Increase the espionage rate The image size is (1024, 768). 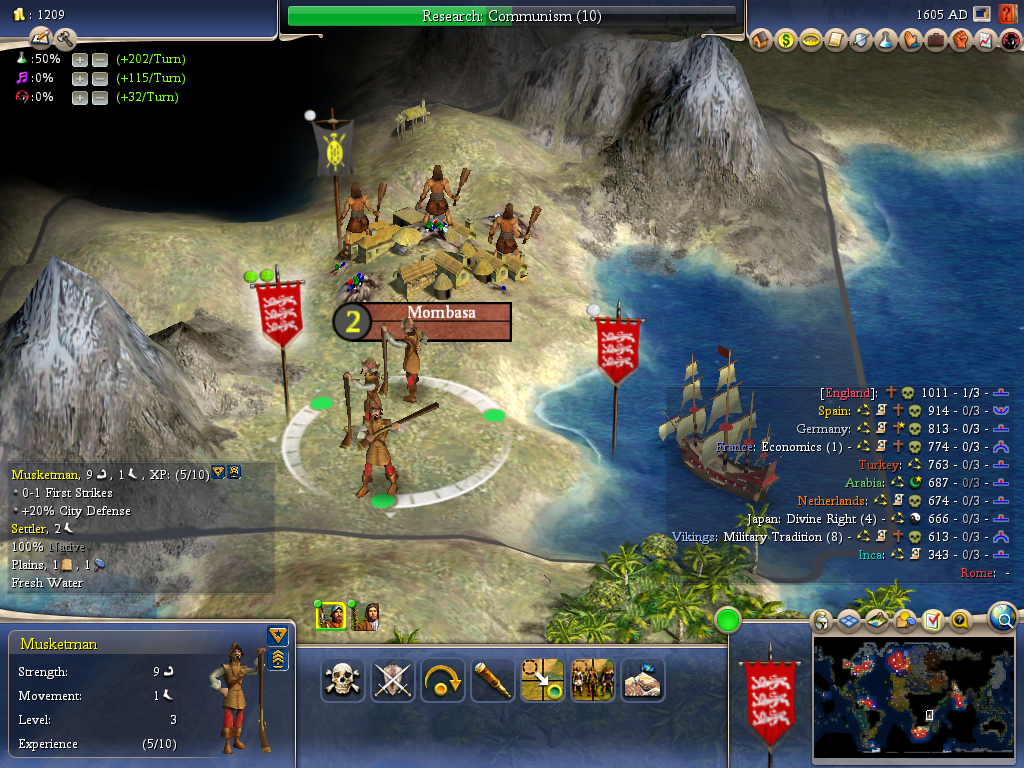(80, 98)
